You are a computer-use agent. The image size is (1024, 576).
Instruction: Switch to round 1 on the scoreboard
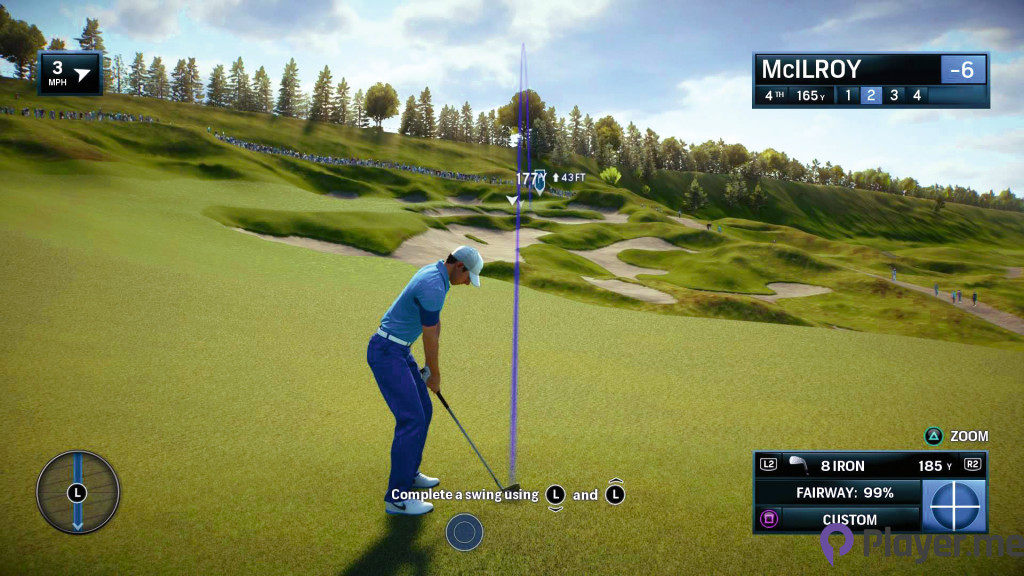(x=848, y=96)
